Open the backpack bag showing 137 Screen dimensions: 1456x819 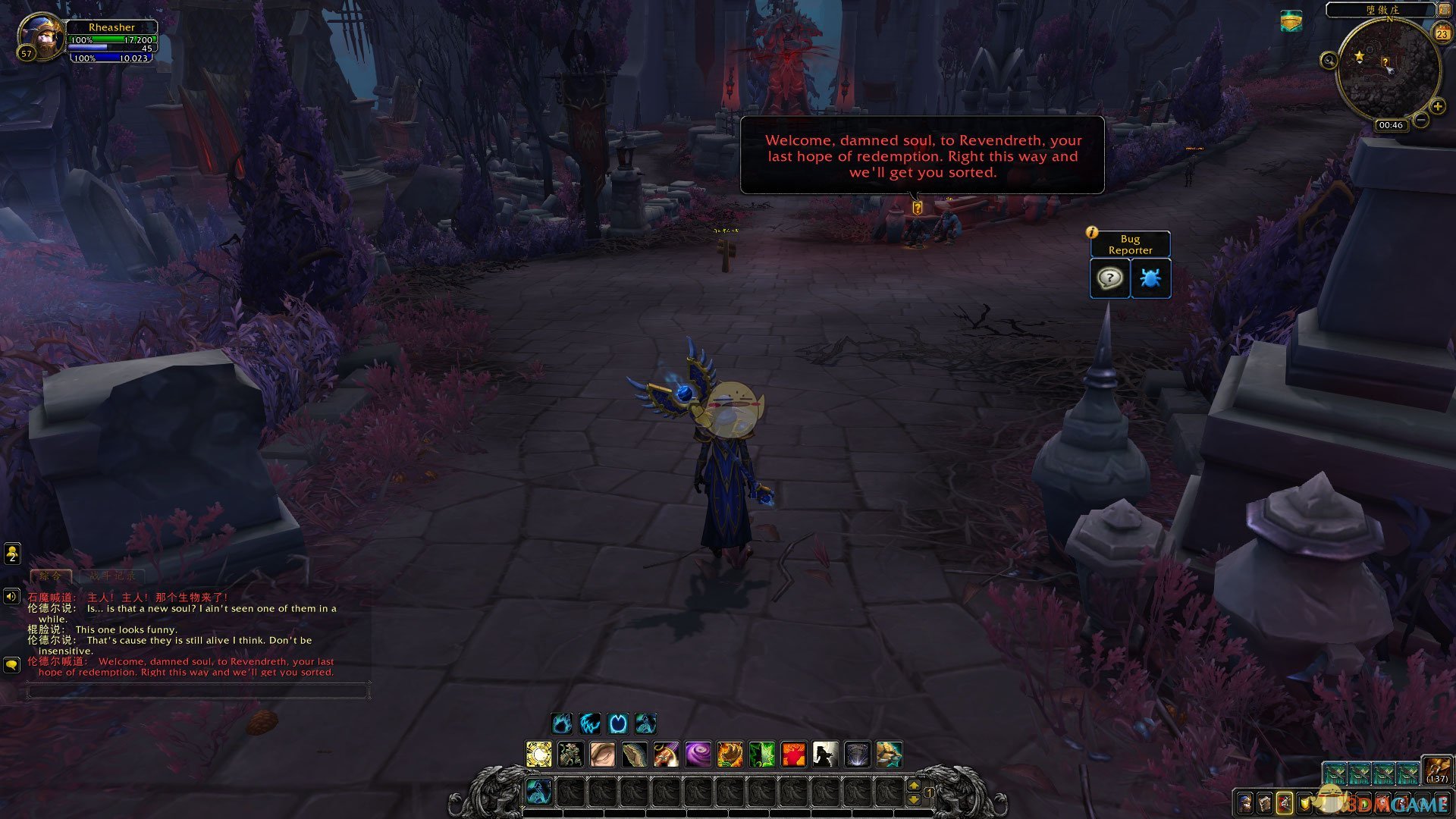1436,770
